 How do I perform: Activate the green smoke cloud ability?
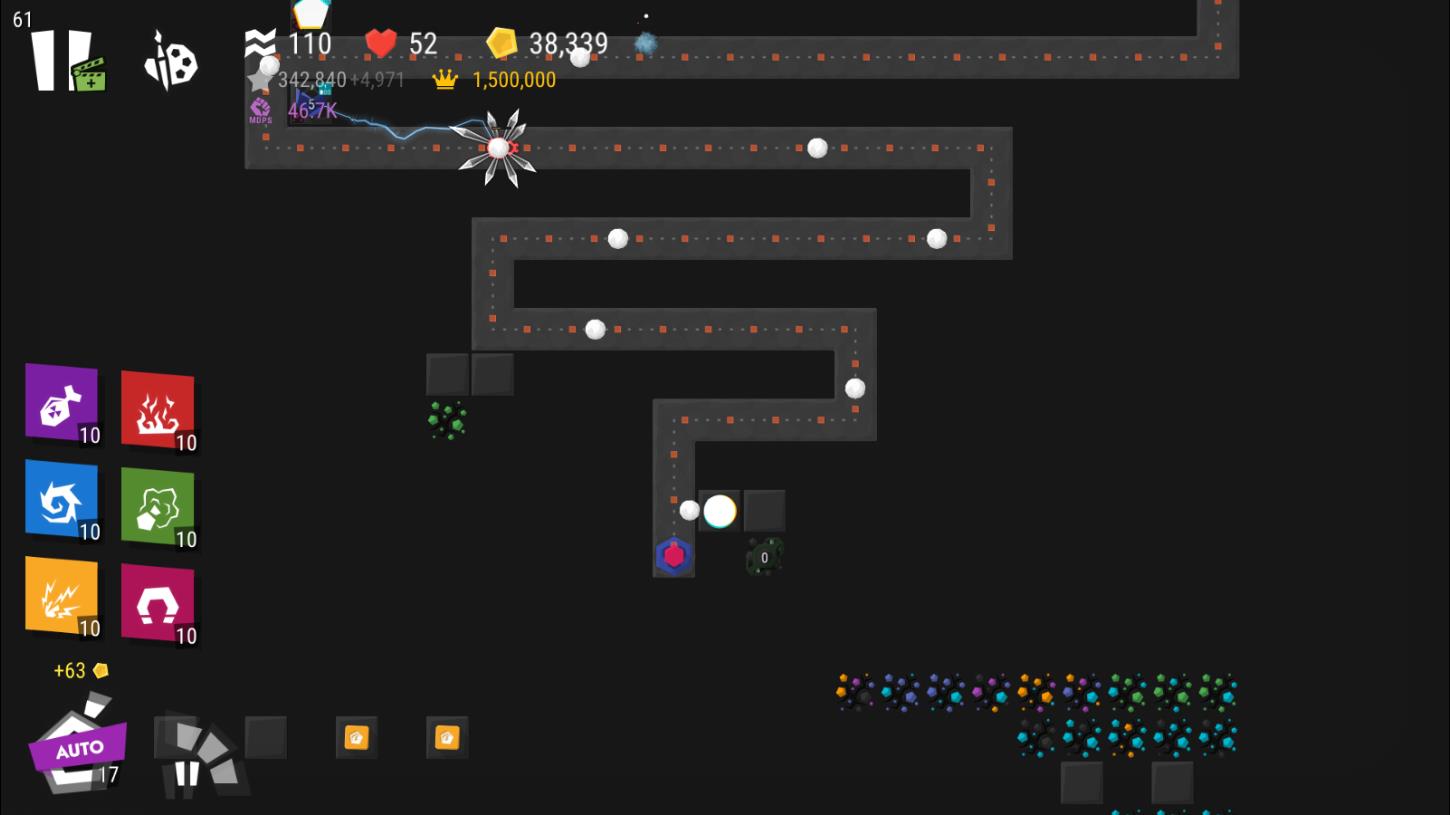[x=157, y=507]
